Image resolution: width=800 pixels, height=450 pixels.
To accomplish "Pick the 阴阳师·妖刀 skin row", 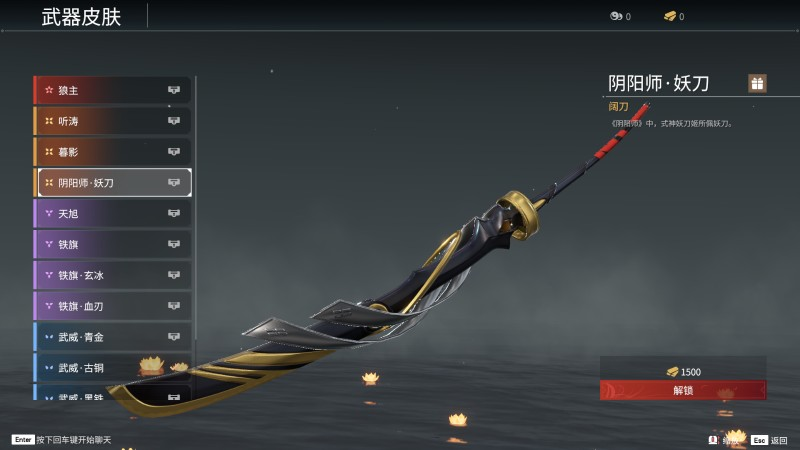I will pos(114,183).
